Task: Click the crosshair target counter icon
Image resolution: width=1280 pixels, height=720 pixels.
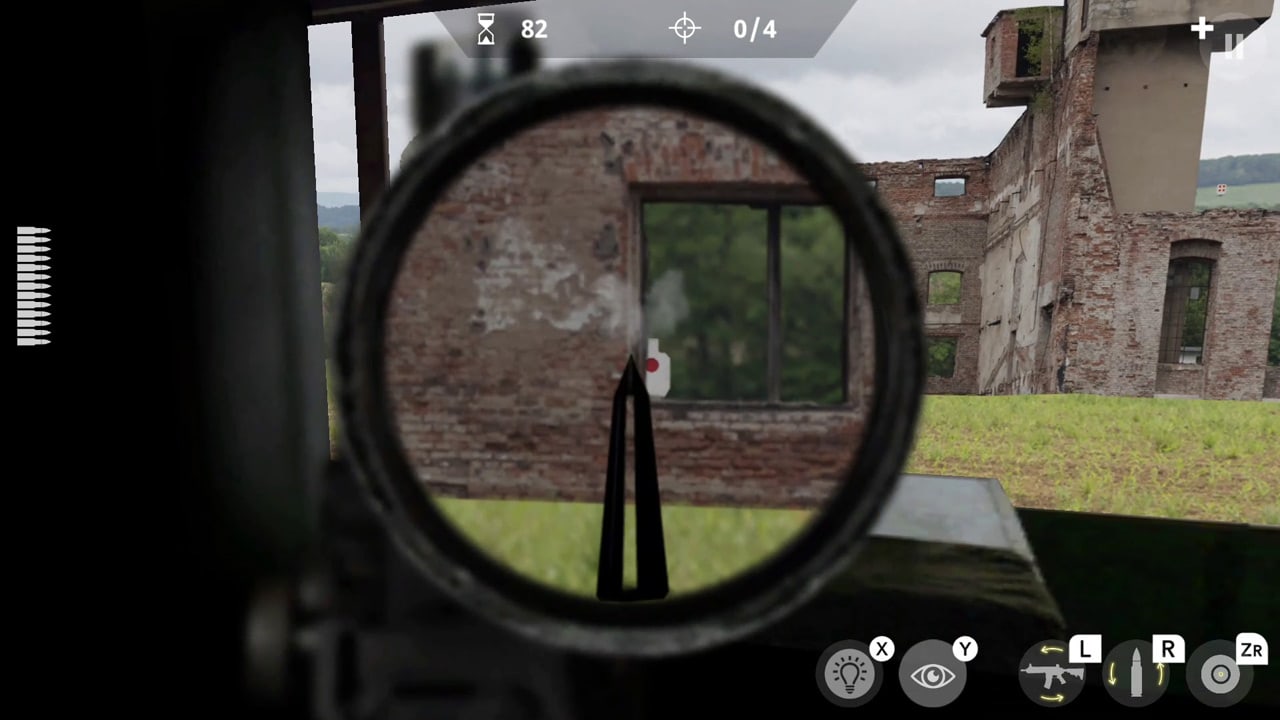Action: 684,29
